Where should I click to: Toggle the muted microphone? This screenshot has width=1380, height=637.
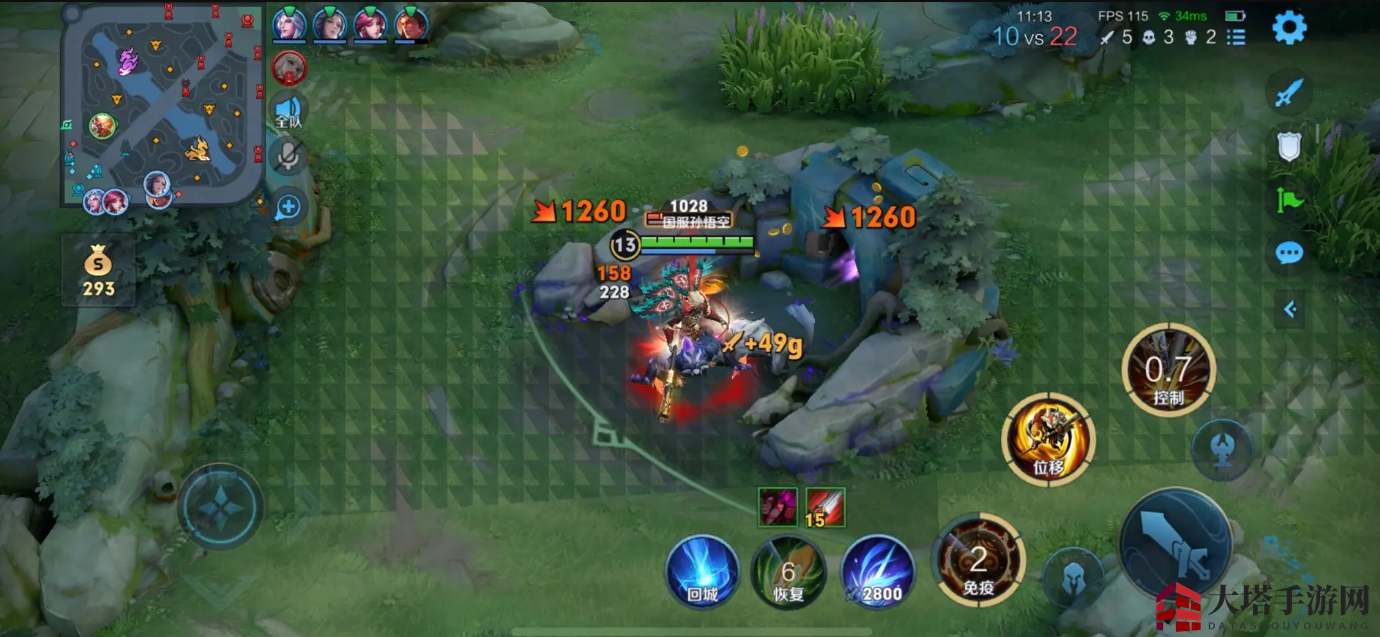point(288,156)
